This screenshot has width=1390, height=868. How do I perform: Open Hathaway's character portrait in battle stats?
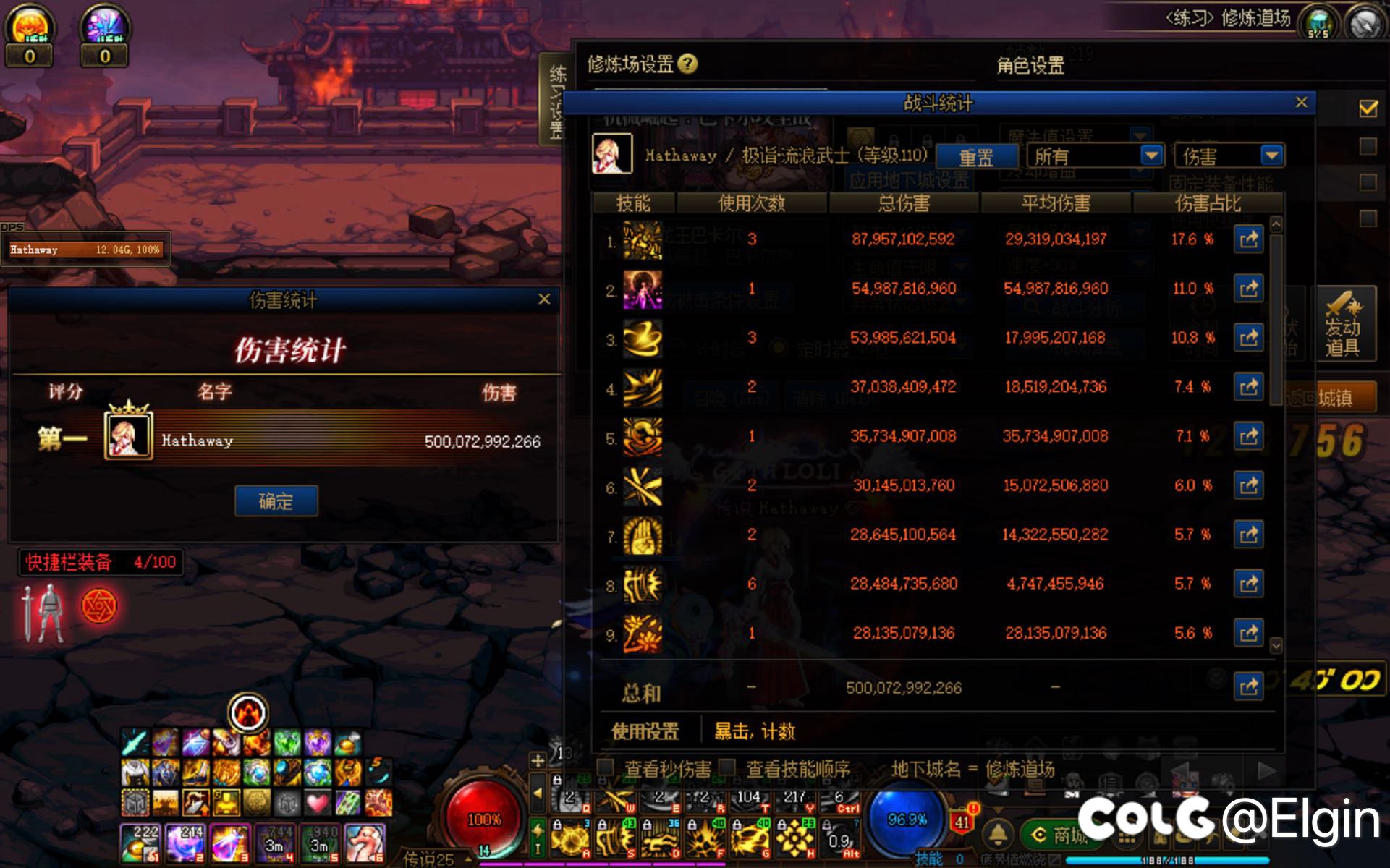tap(612, 155)
